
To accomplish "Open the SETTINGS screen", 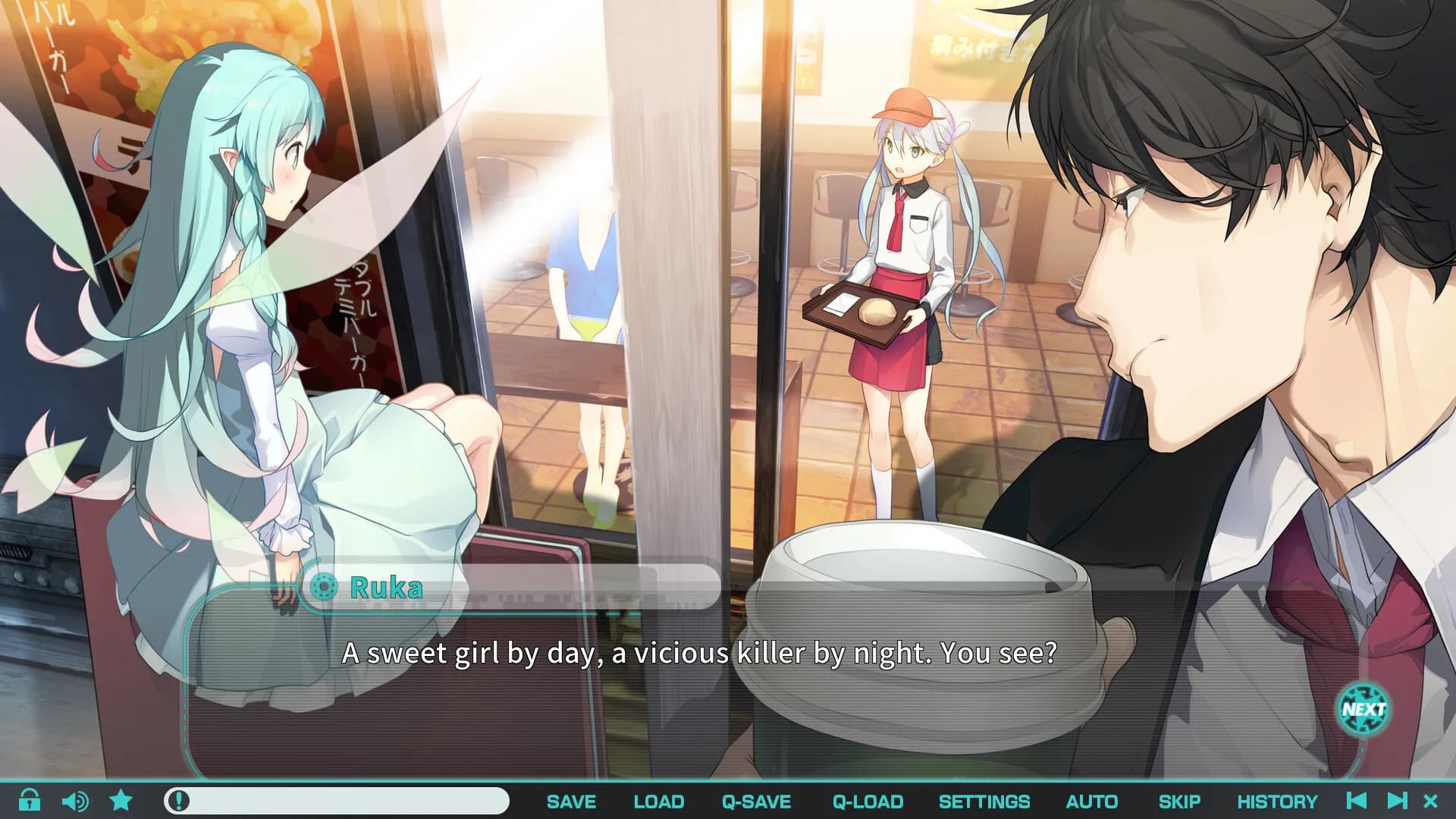I will (x=984, y=802).
